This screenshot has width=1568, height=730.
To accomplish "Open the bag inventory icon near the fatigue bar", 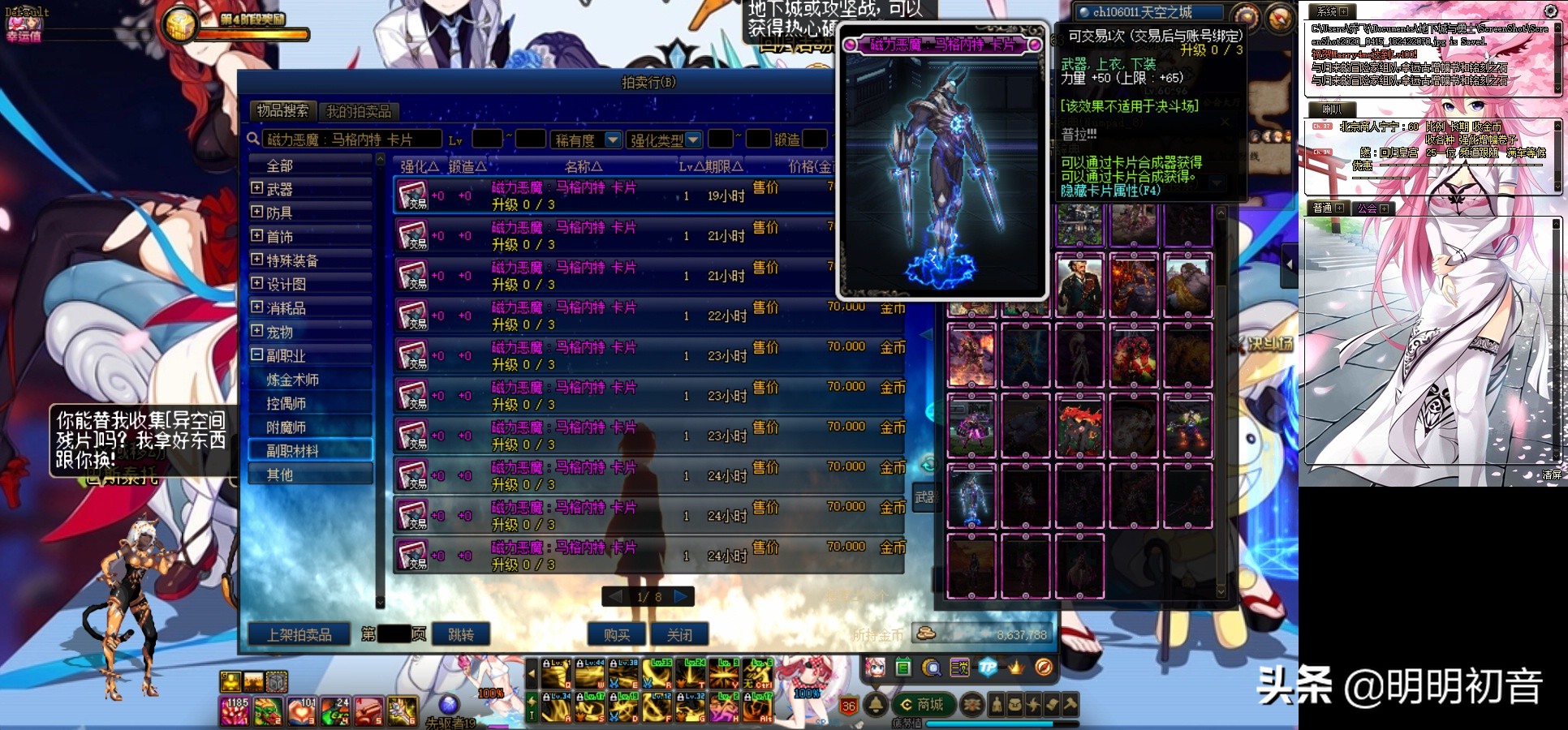I will (1015, 704).
